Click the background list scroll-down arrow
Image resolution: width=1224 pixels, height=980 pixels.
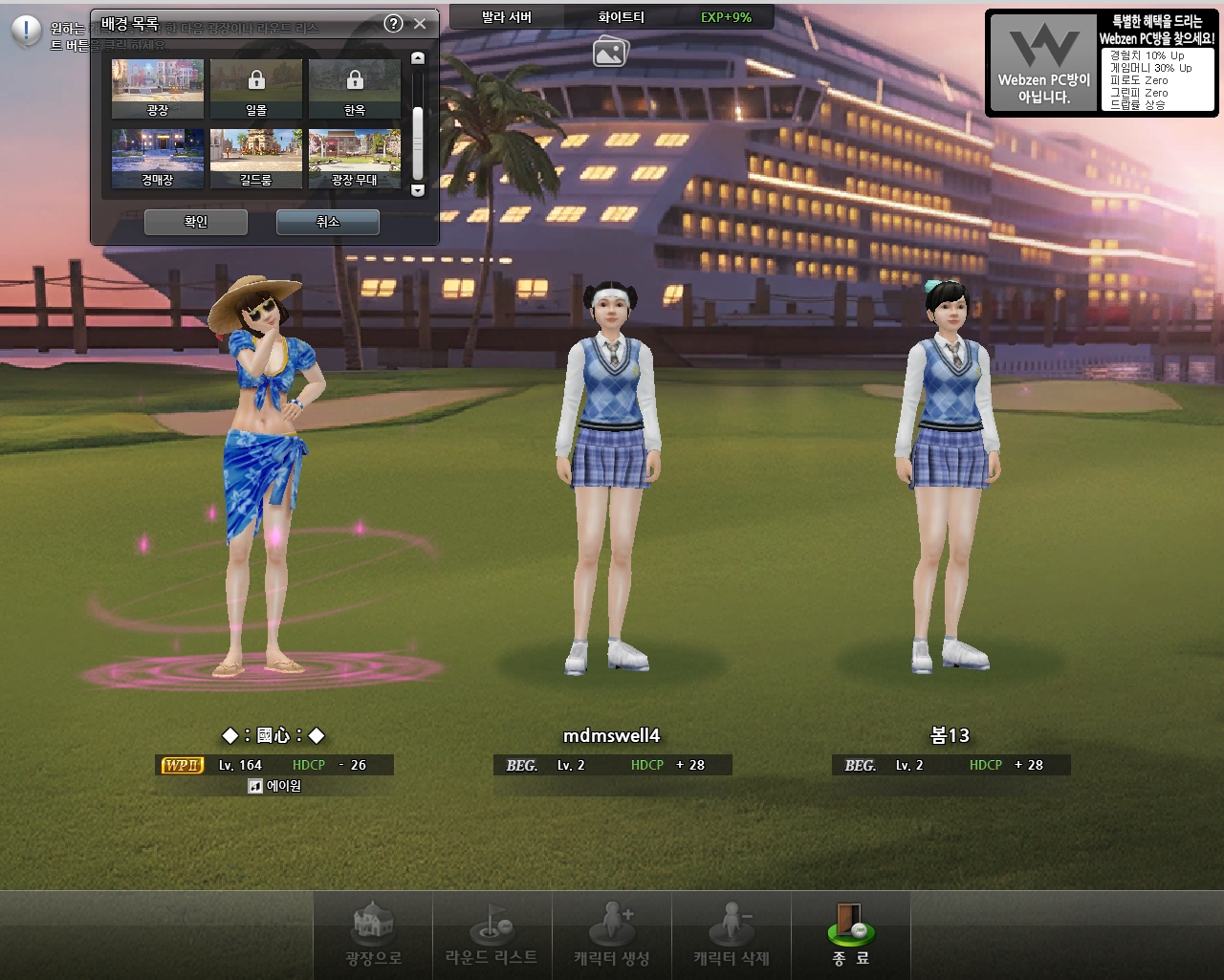click(x=417, y=190)
